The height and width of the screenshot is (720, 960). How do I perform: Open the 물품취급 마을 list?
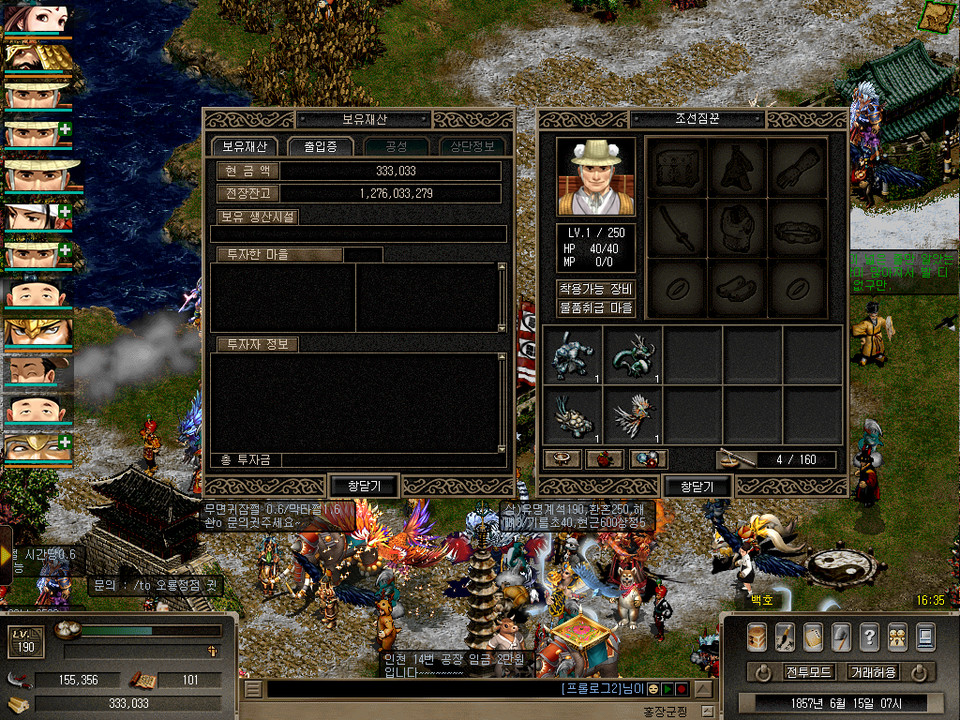596,308
